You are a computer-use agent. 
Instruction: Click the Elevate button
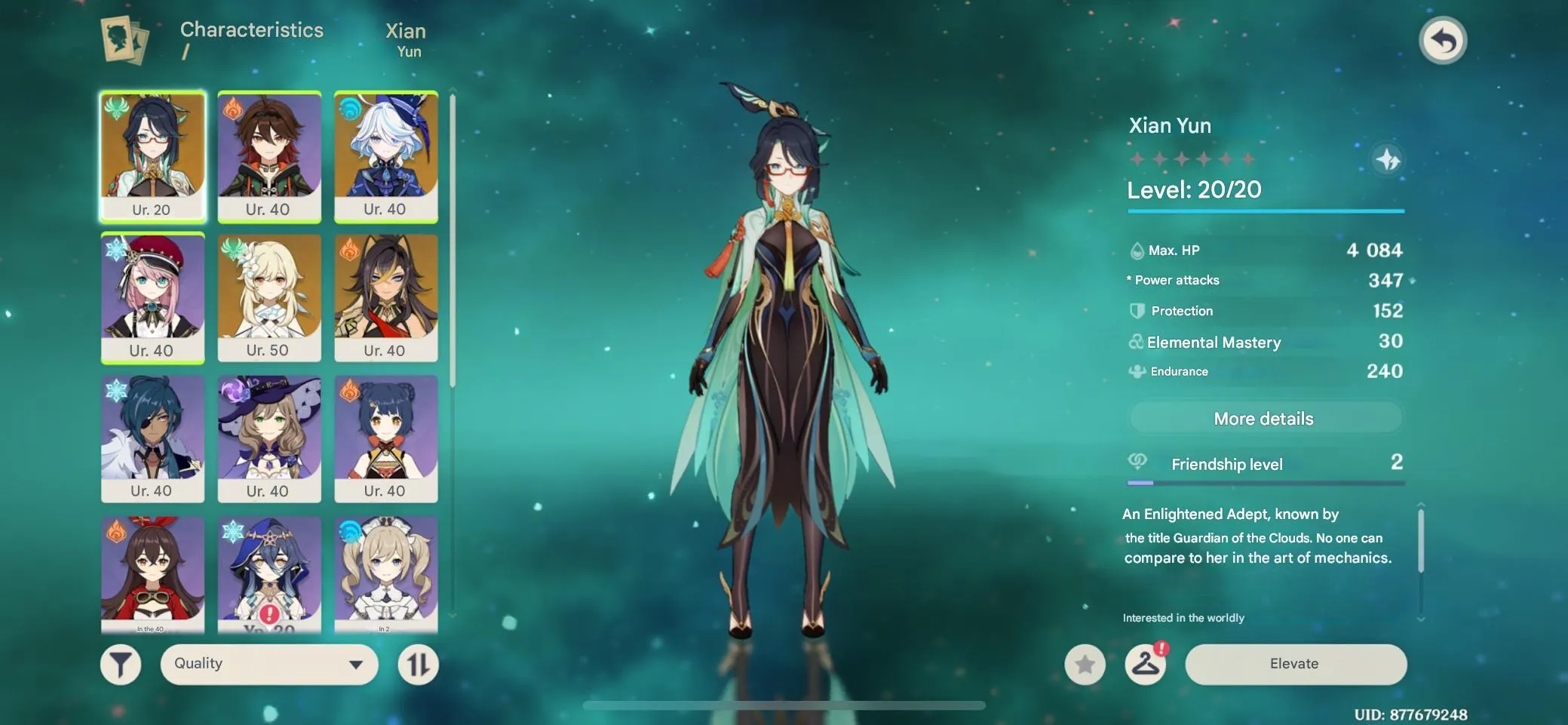(x=1296, y=664)
